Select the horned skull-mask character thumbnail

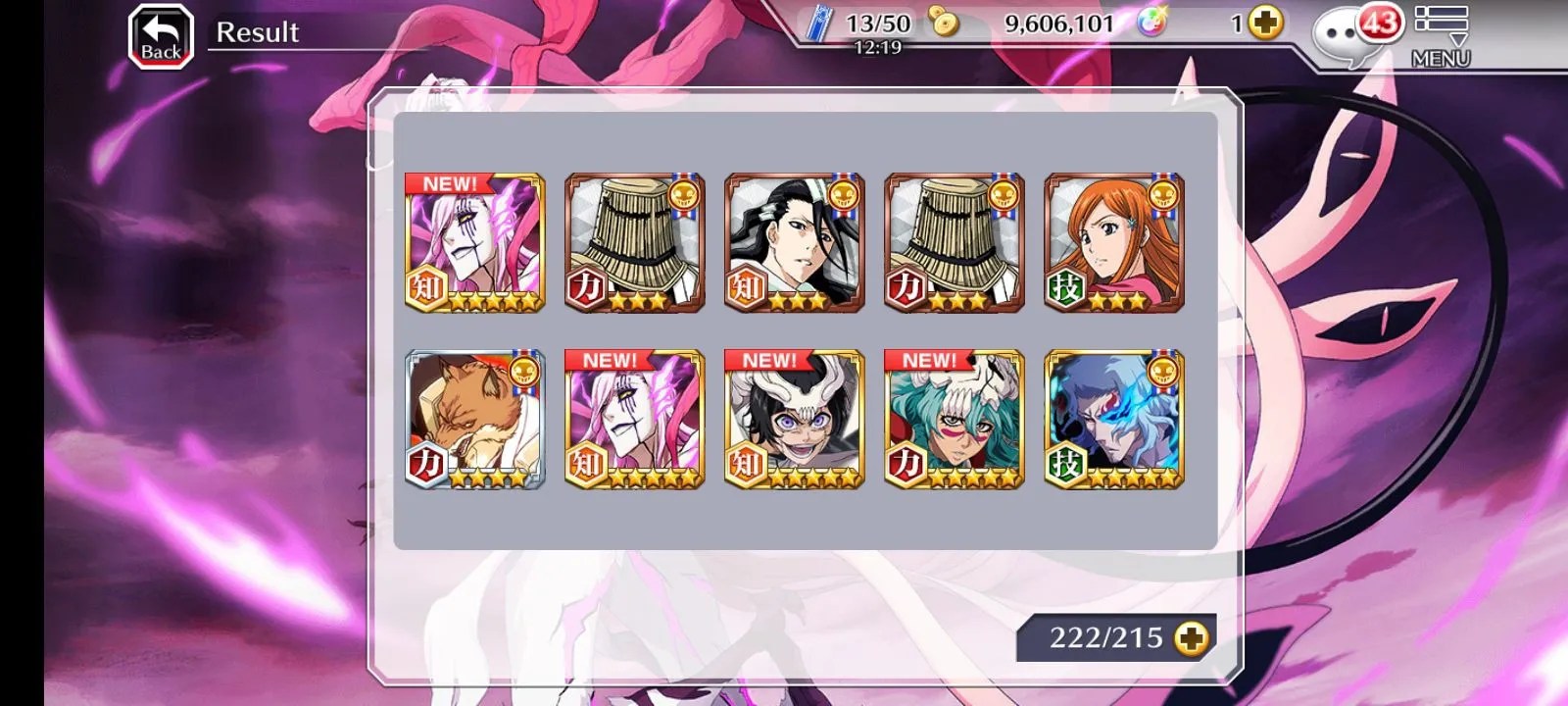pos(794,420)
